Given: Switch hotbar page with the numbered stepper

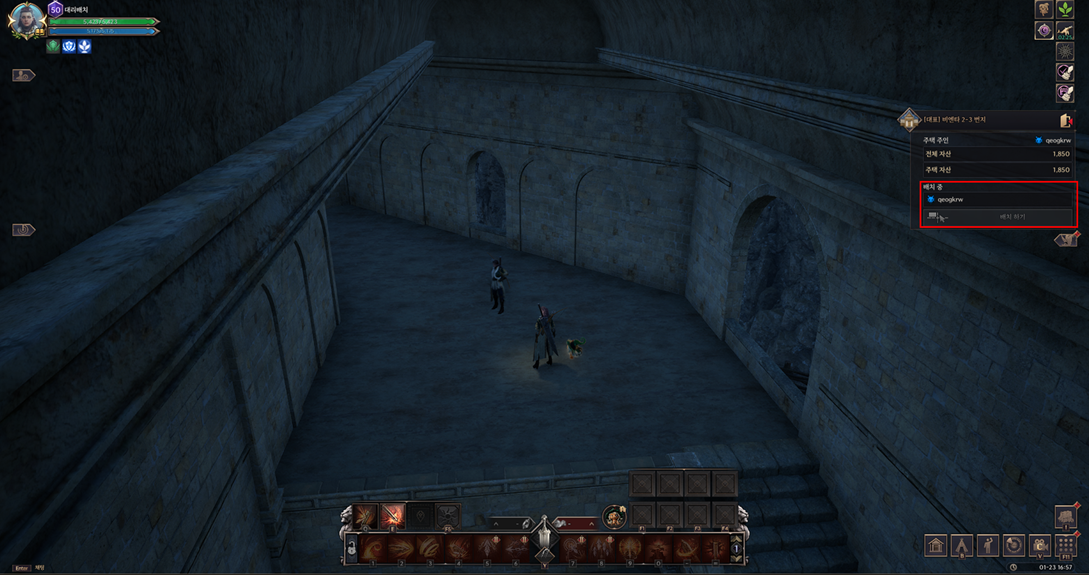Looking at the screenshot, I should pyautogui.click(x=737, y=548).
